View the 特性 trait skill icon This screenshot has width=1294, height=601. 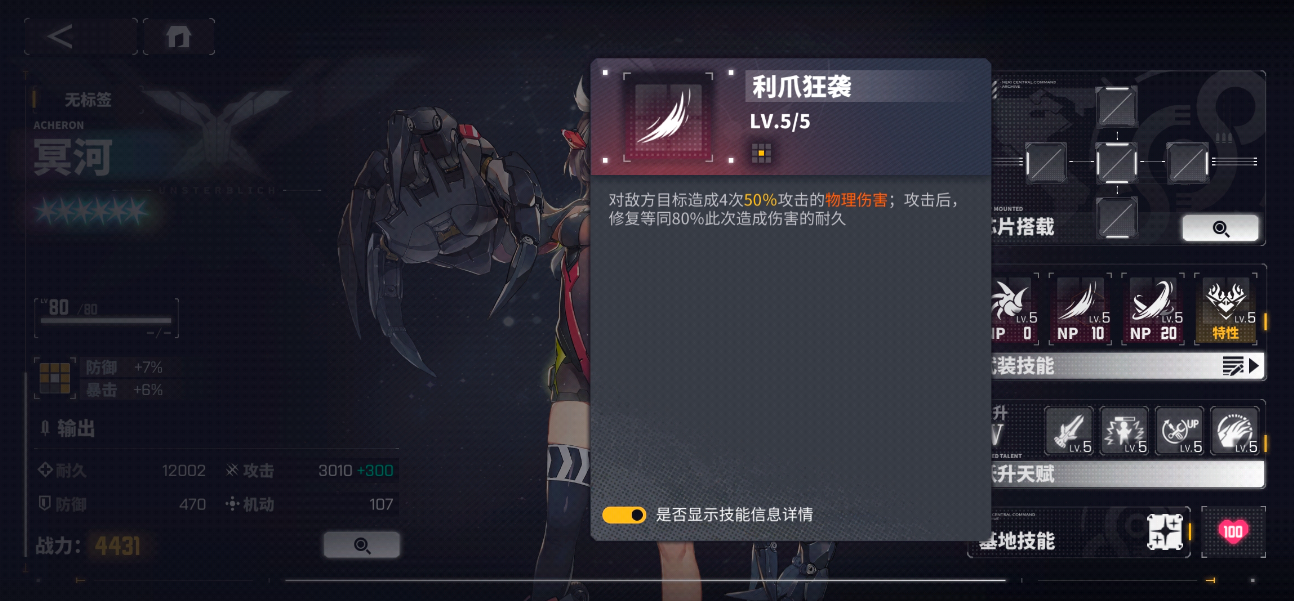point(1226,311)
